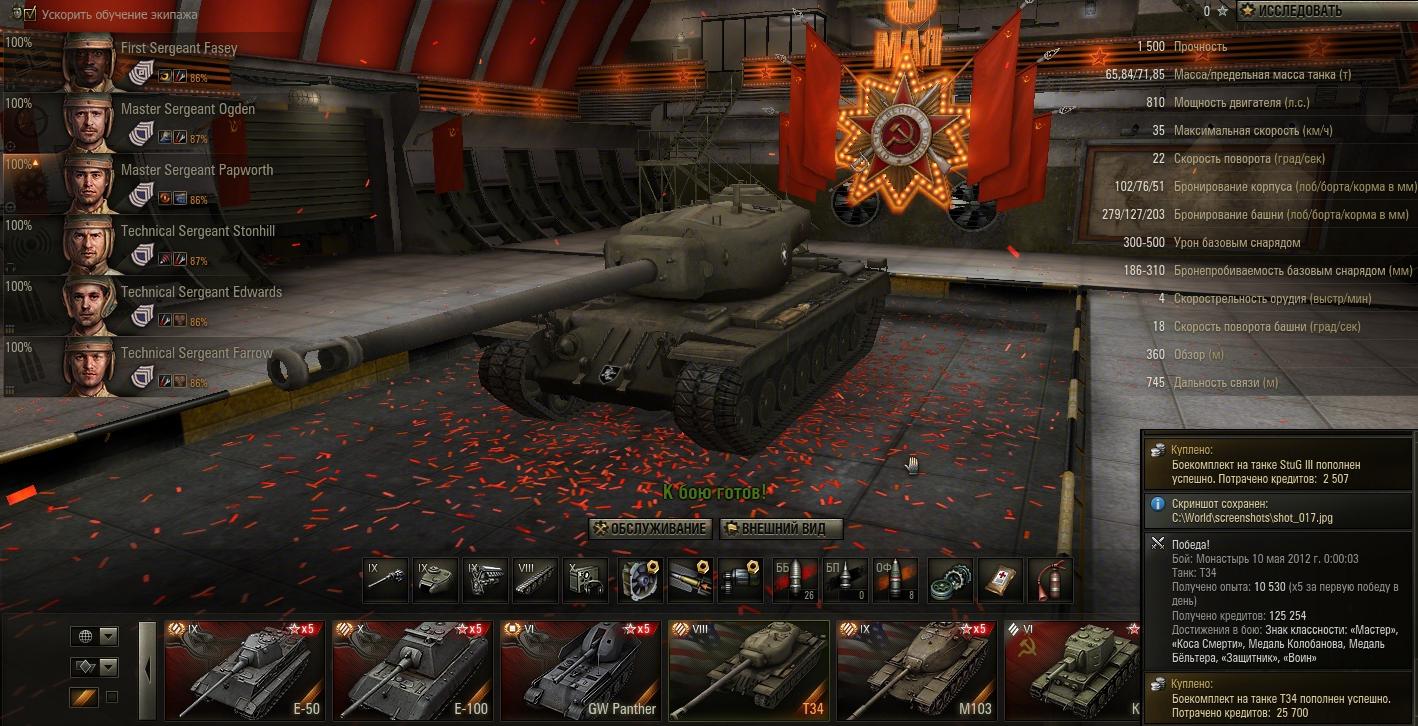Toggle the accelerate crew training checkbox
The width and height of the screenshot is (1418, 726).
click(28, 14)
